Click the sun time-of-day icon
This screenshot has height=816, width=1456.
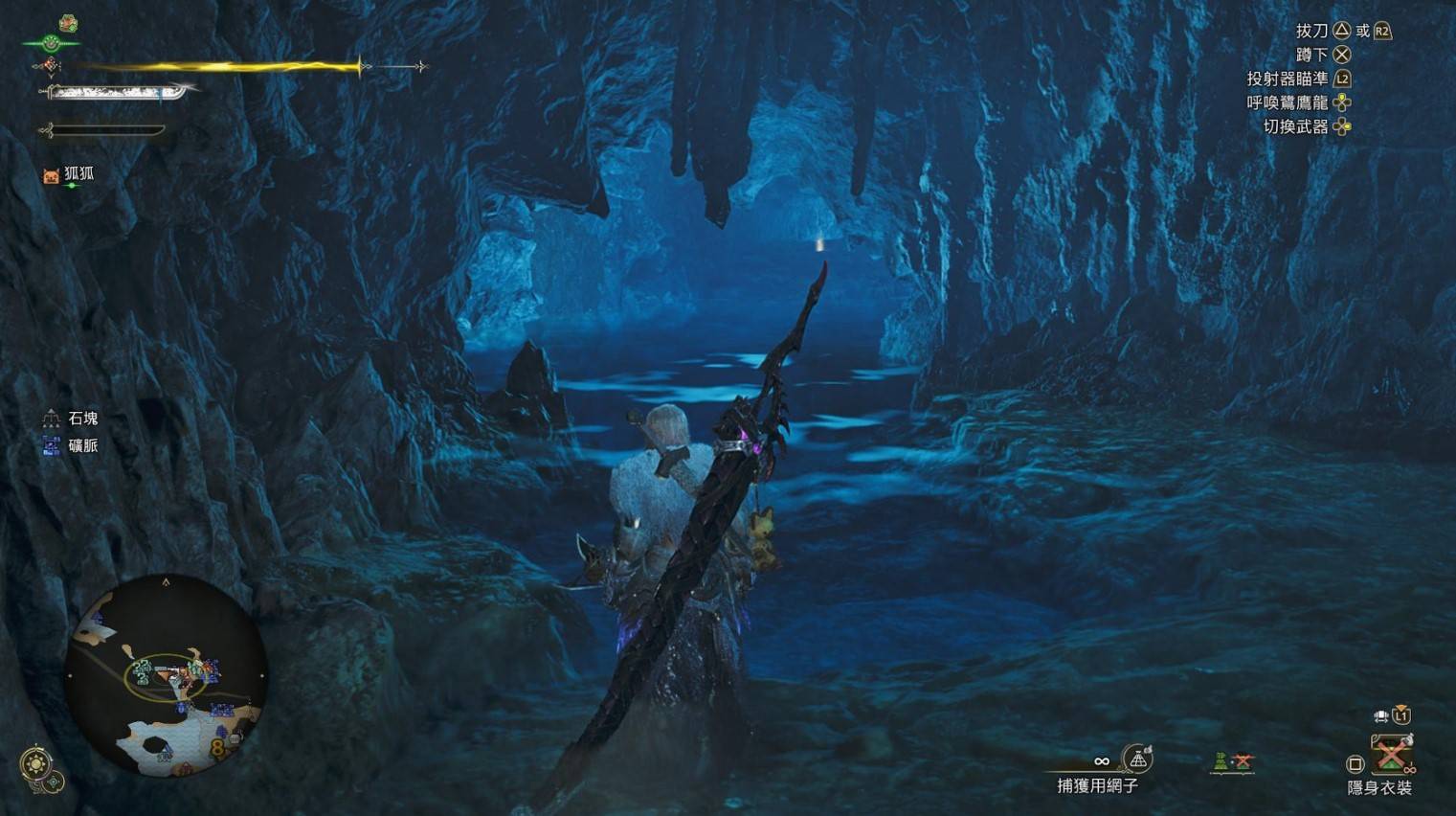pos(36,764)
